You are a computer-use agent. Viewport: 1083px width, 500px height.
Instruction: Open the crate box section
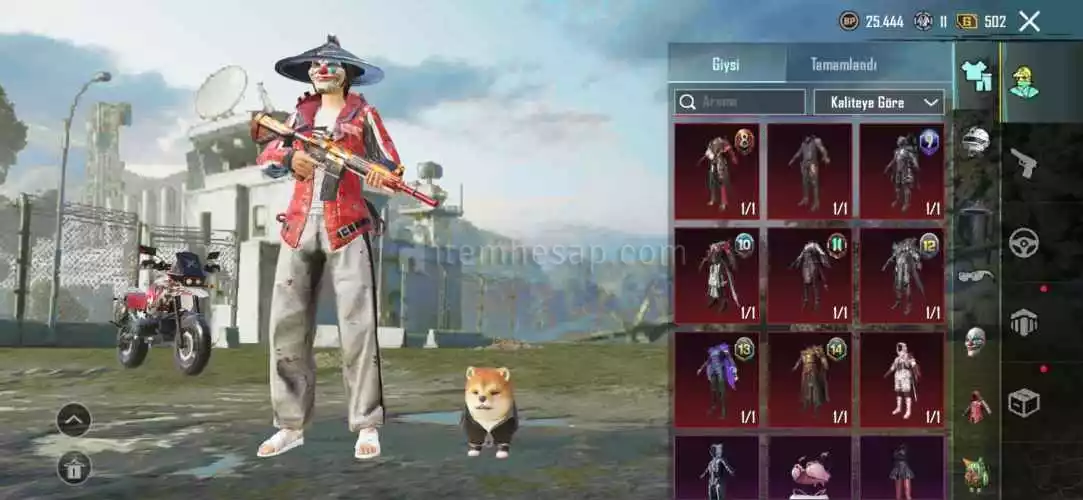click(1023, 402)
